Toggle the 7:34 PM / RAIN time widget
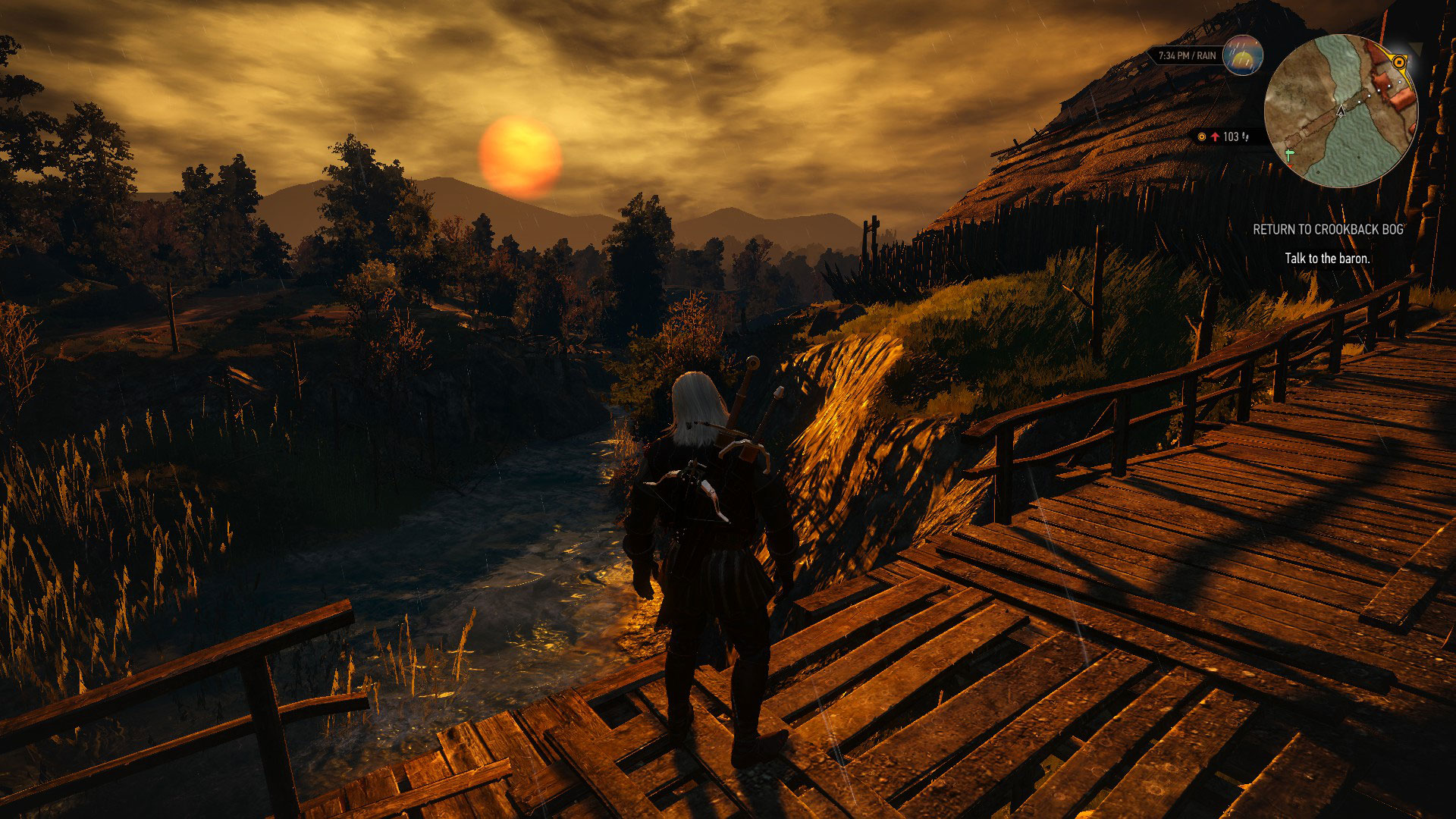 (1188, 55)
